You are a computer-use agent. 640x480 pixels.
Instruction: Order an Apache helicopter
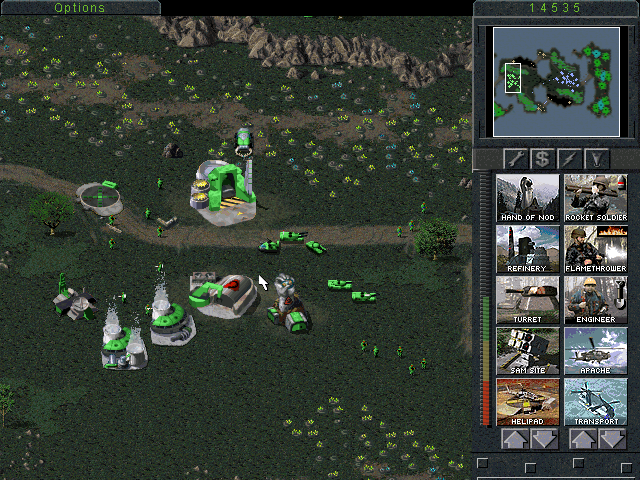[595, 351]
